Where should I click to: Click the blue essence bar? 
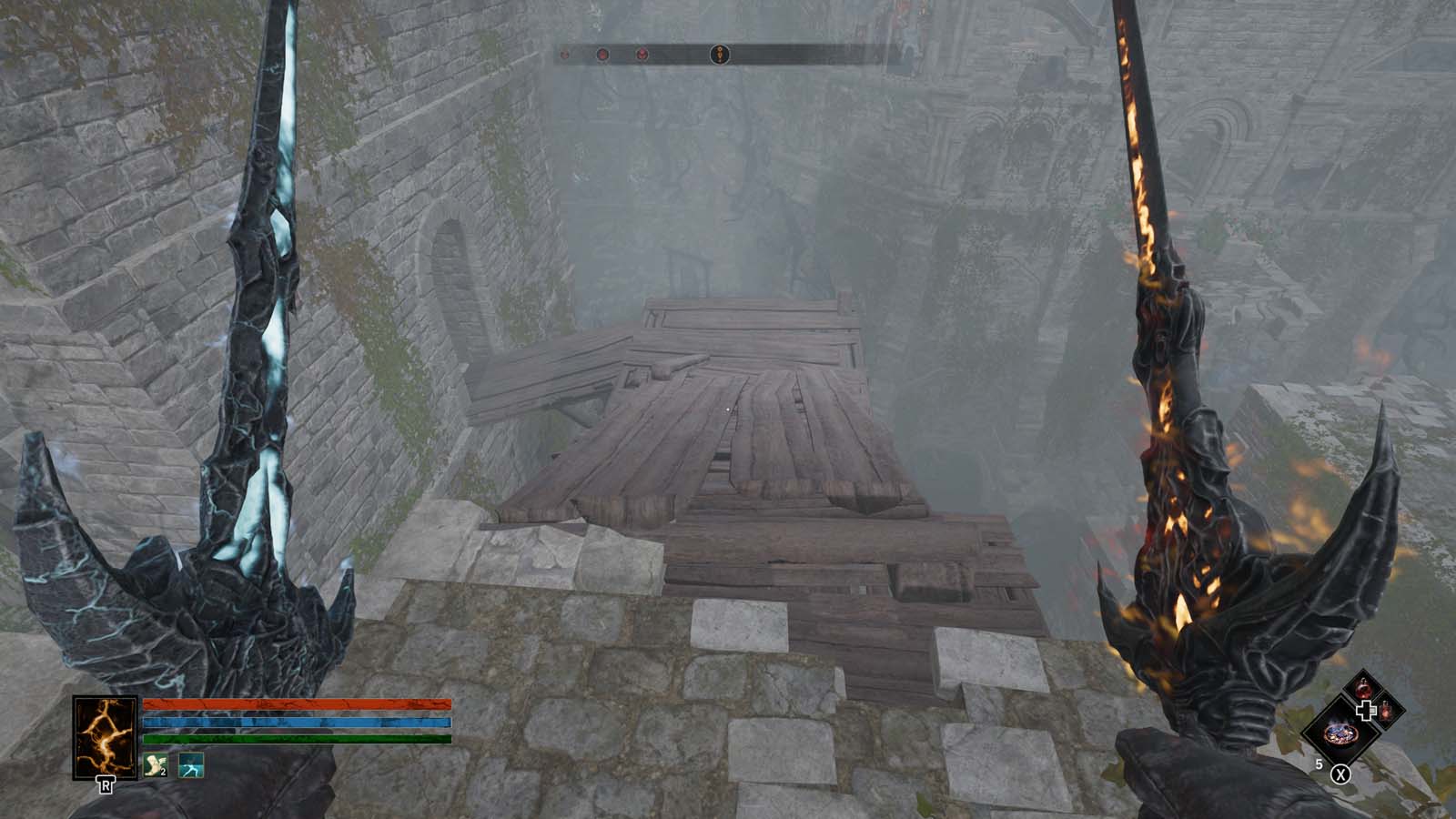[x=298, y=721]
